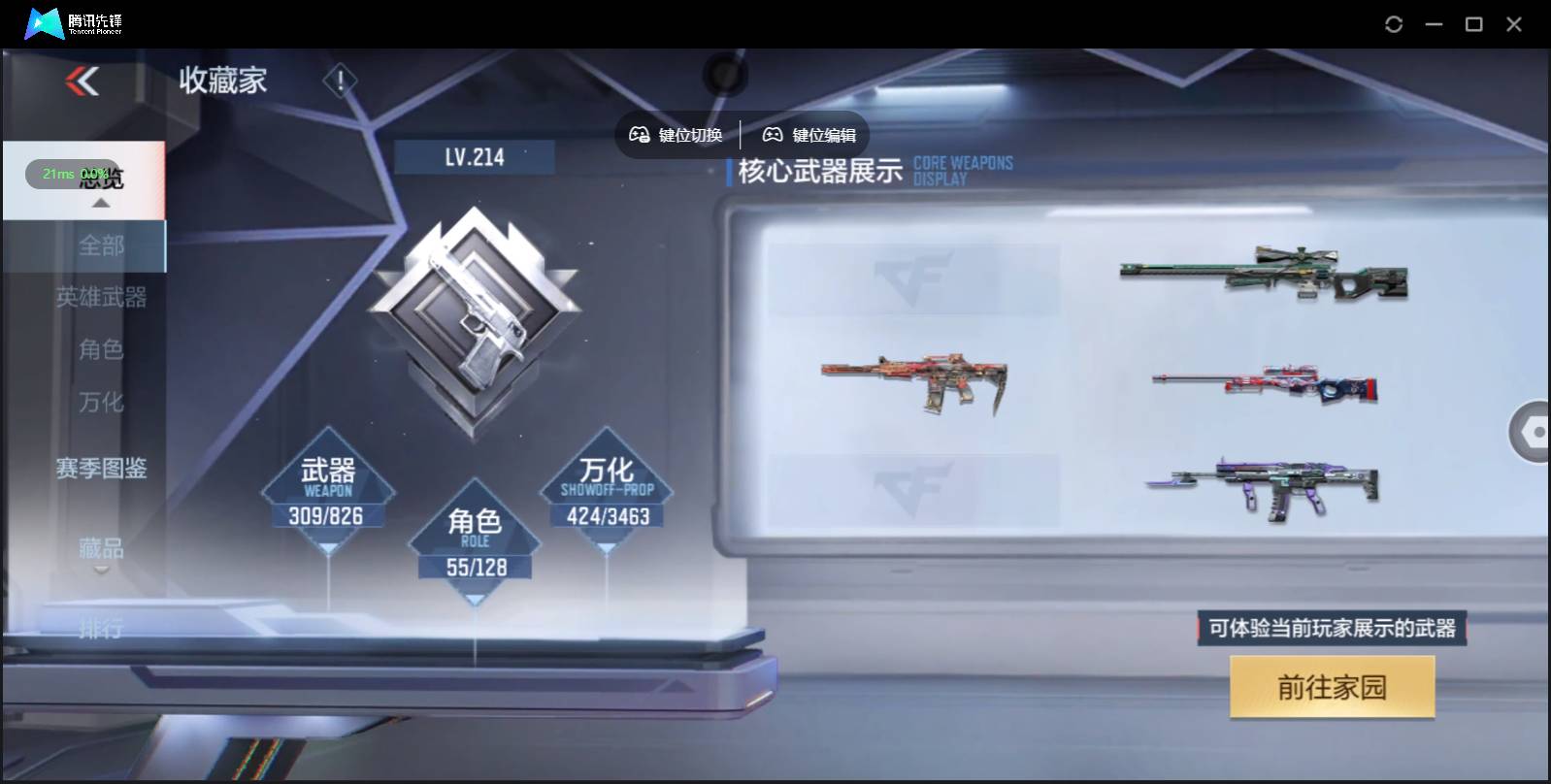Select the 全部 category tab
Image resolution: width=1551 pixels, height=784 pixels.
[104, 246]
